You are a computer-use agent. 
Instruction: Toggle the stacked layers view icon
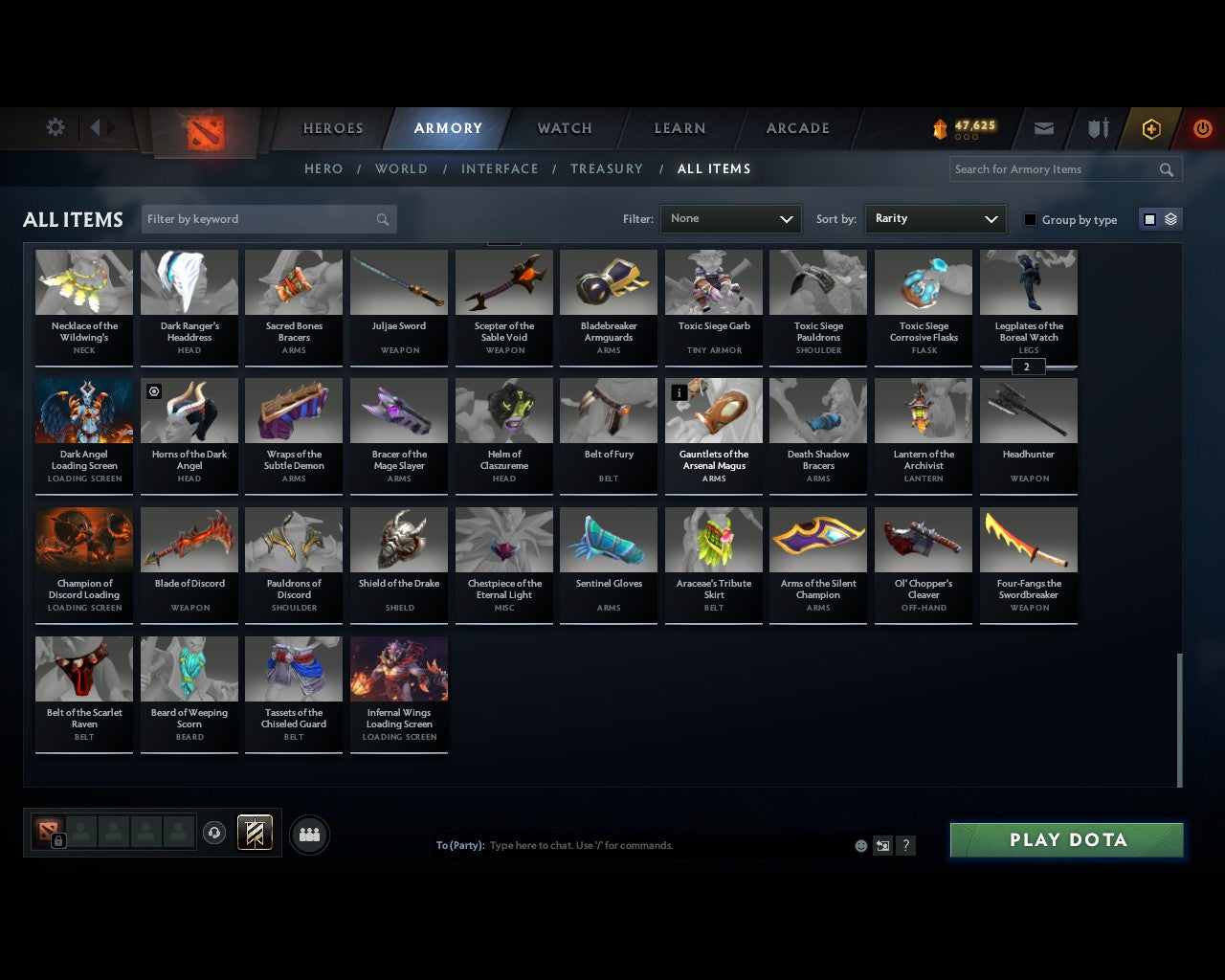1169,218
